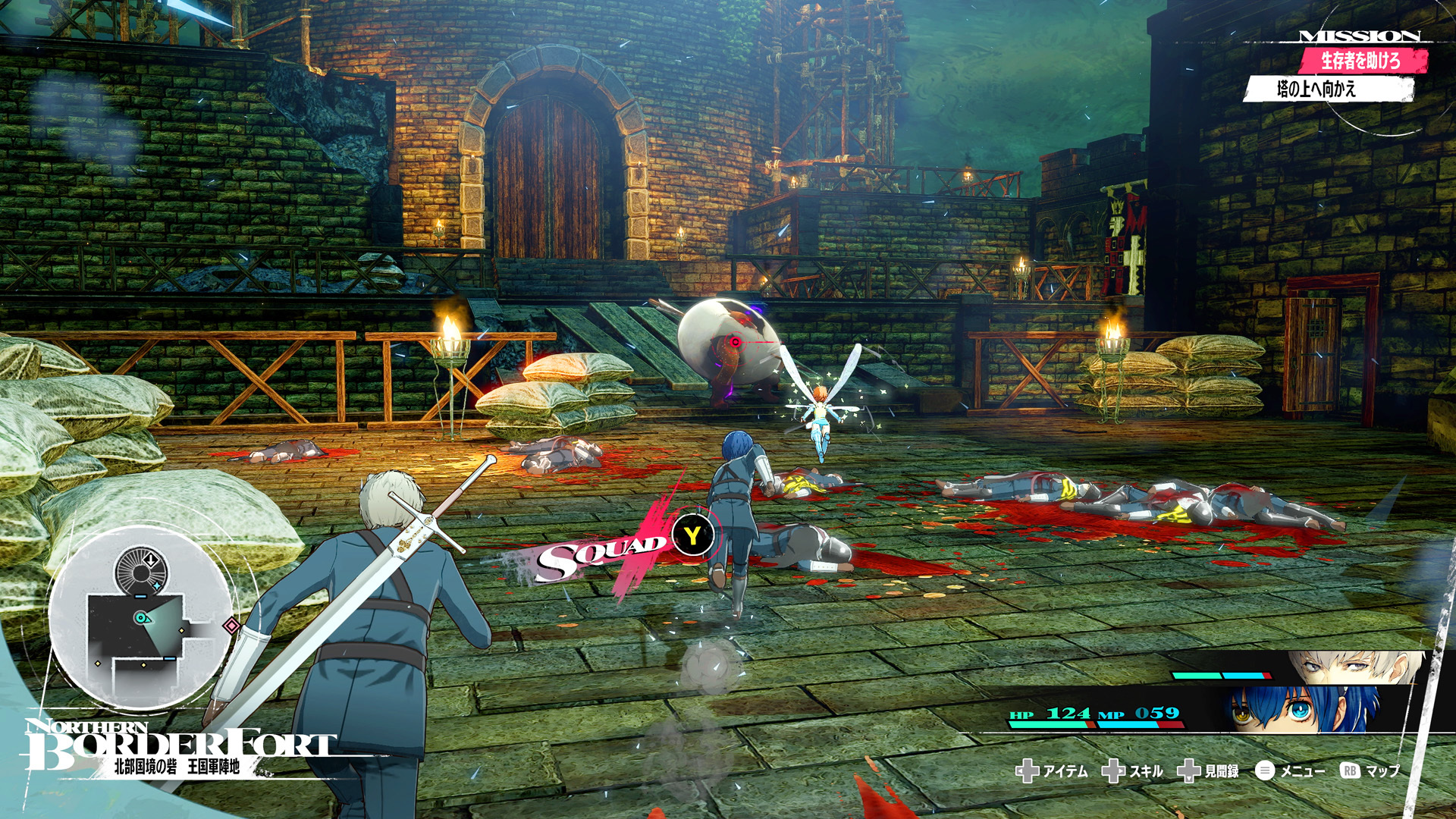Click the pink diamond marker on minimap
1456x819 pixels.
231,626
